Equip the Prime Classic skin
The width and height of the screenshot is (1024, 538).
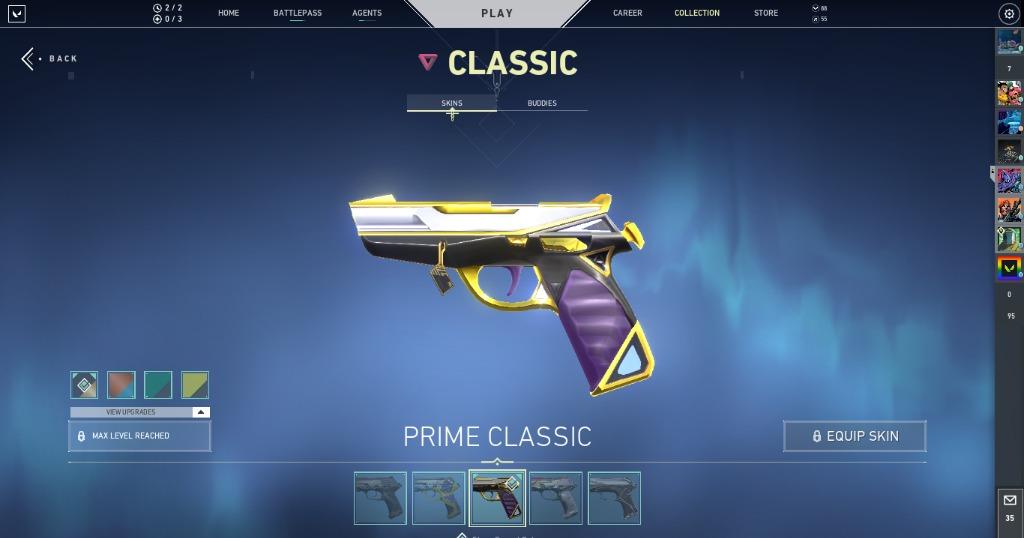855,436
